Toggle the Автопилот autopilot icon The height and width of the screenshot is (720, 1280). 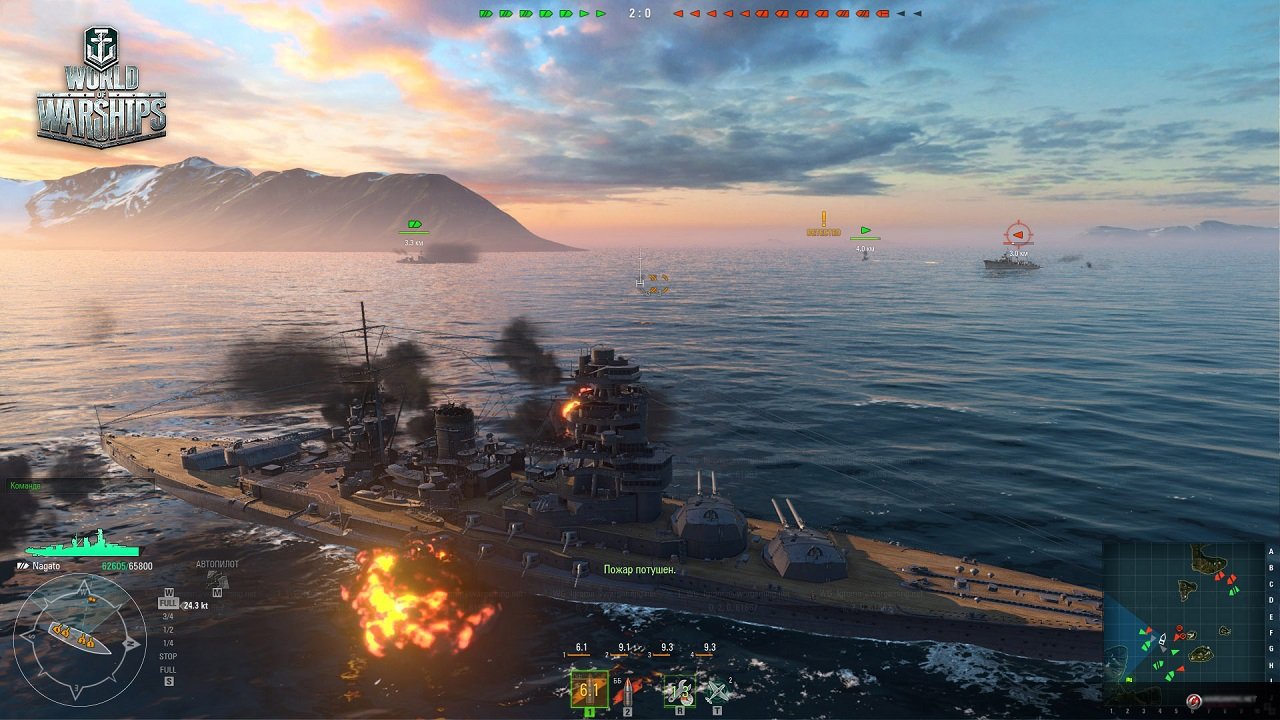point(217,579)
